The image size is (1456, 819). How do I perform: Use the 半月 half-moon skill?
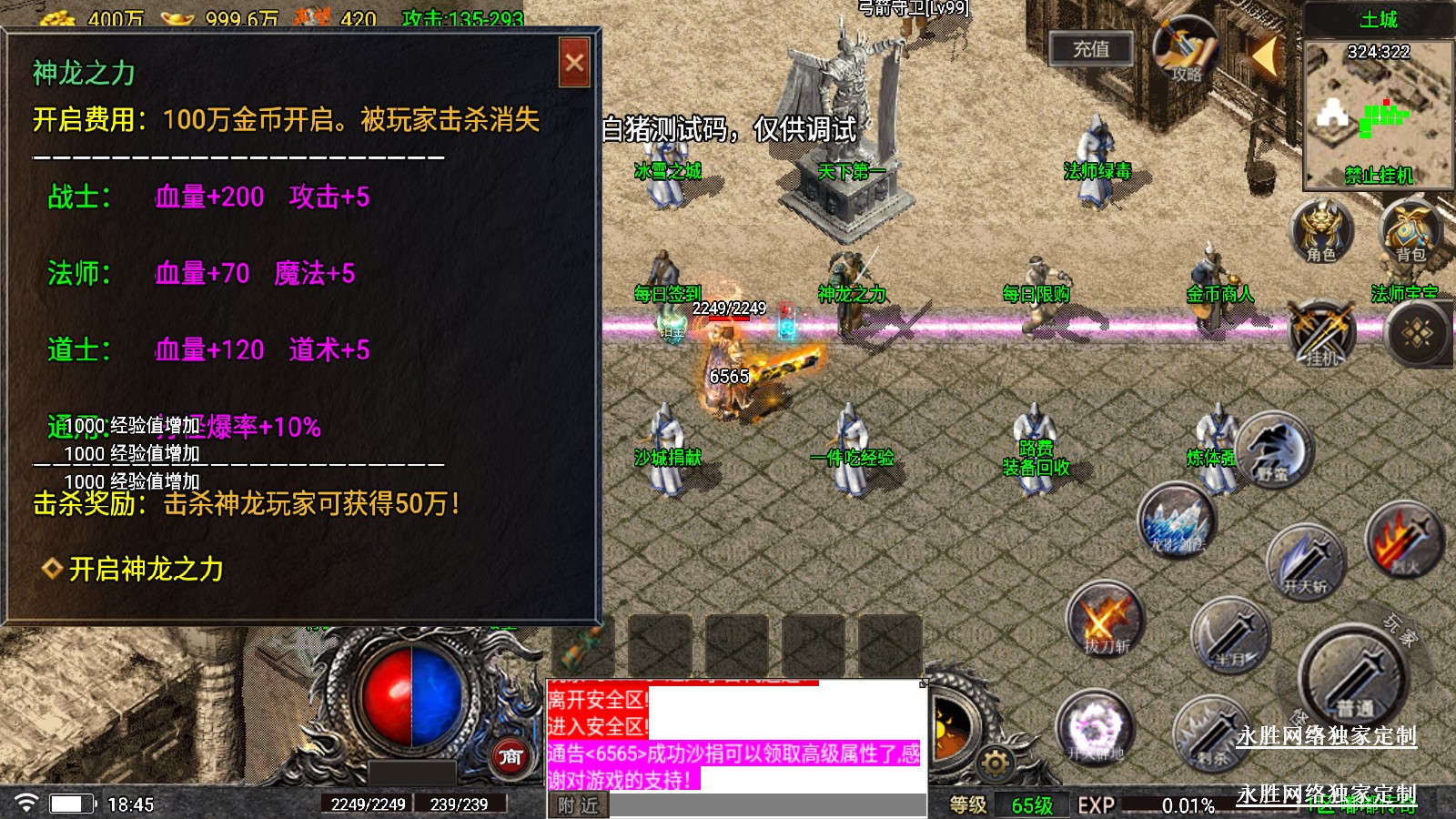click(1230, 636)
